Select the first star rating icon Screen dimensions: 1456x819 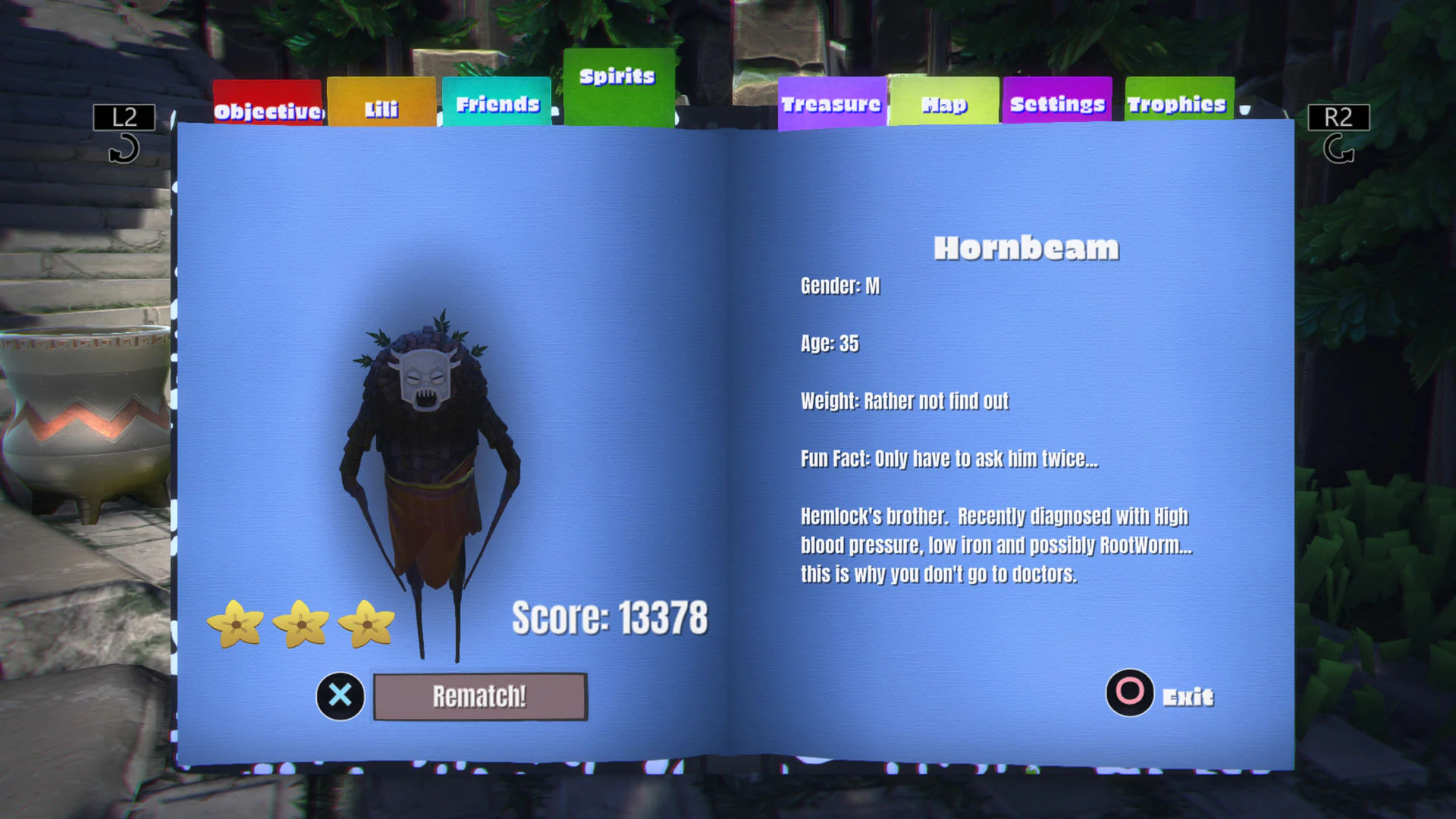[x=237, y=626]
